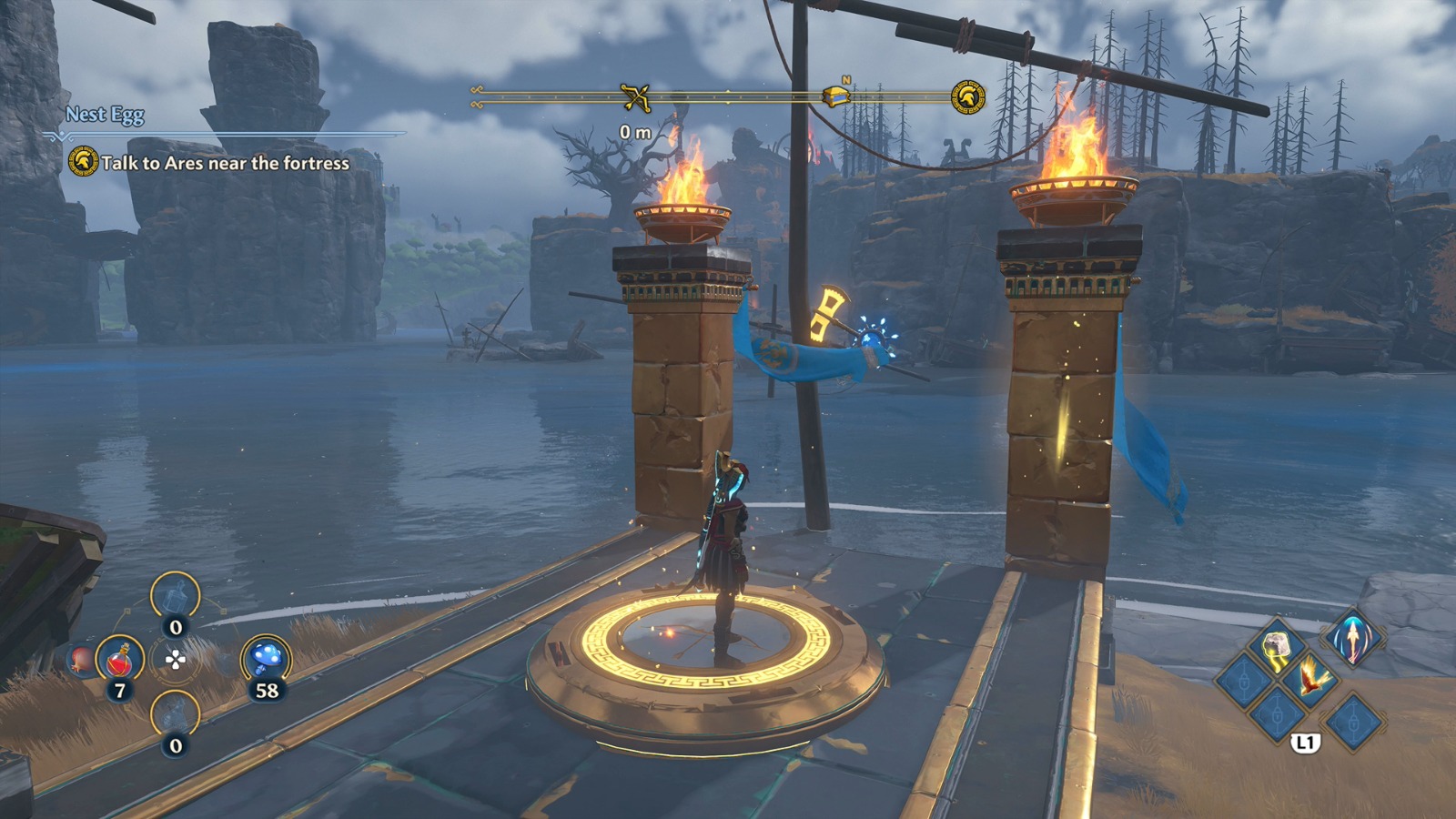Click the helmet icon next to the quest objective
This screenshot has width=1456, height=819.
[x=86, y=164]
